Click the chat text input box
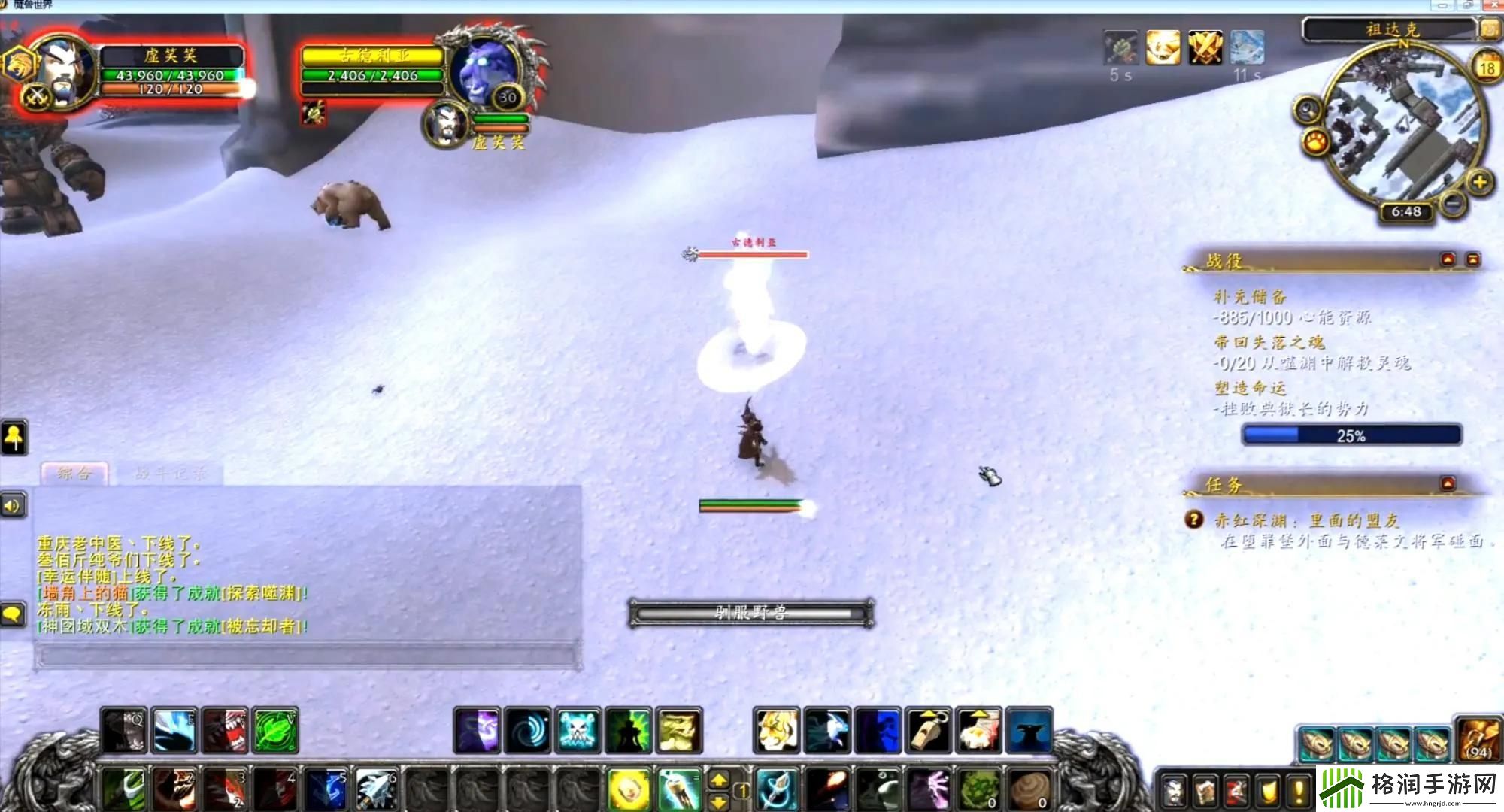The image size is (1504, 812). (307, 656)
